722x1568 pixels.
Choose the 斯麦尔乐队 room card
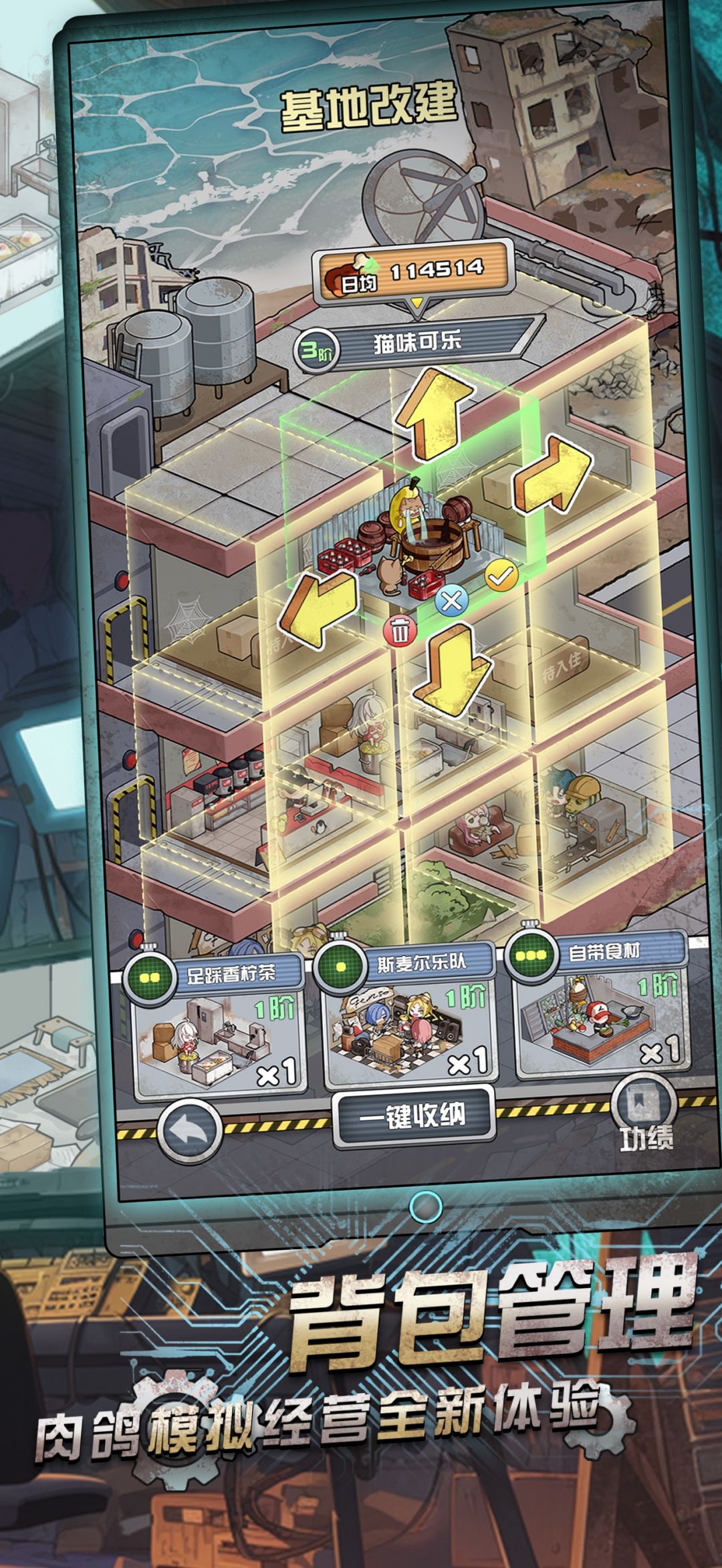409,1017
